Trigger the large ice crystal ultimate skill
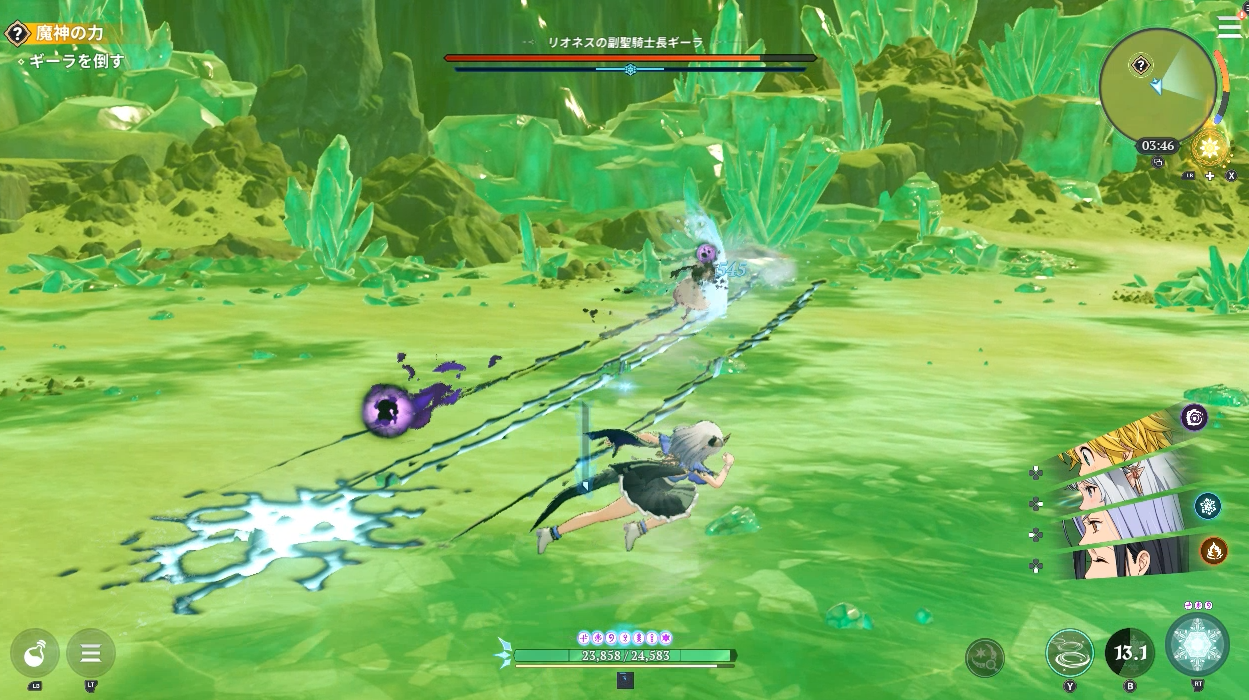The width and height of the screenshot is (1249, 700). pyautogui.click(x=1197, y=645)
